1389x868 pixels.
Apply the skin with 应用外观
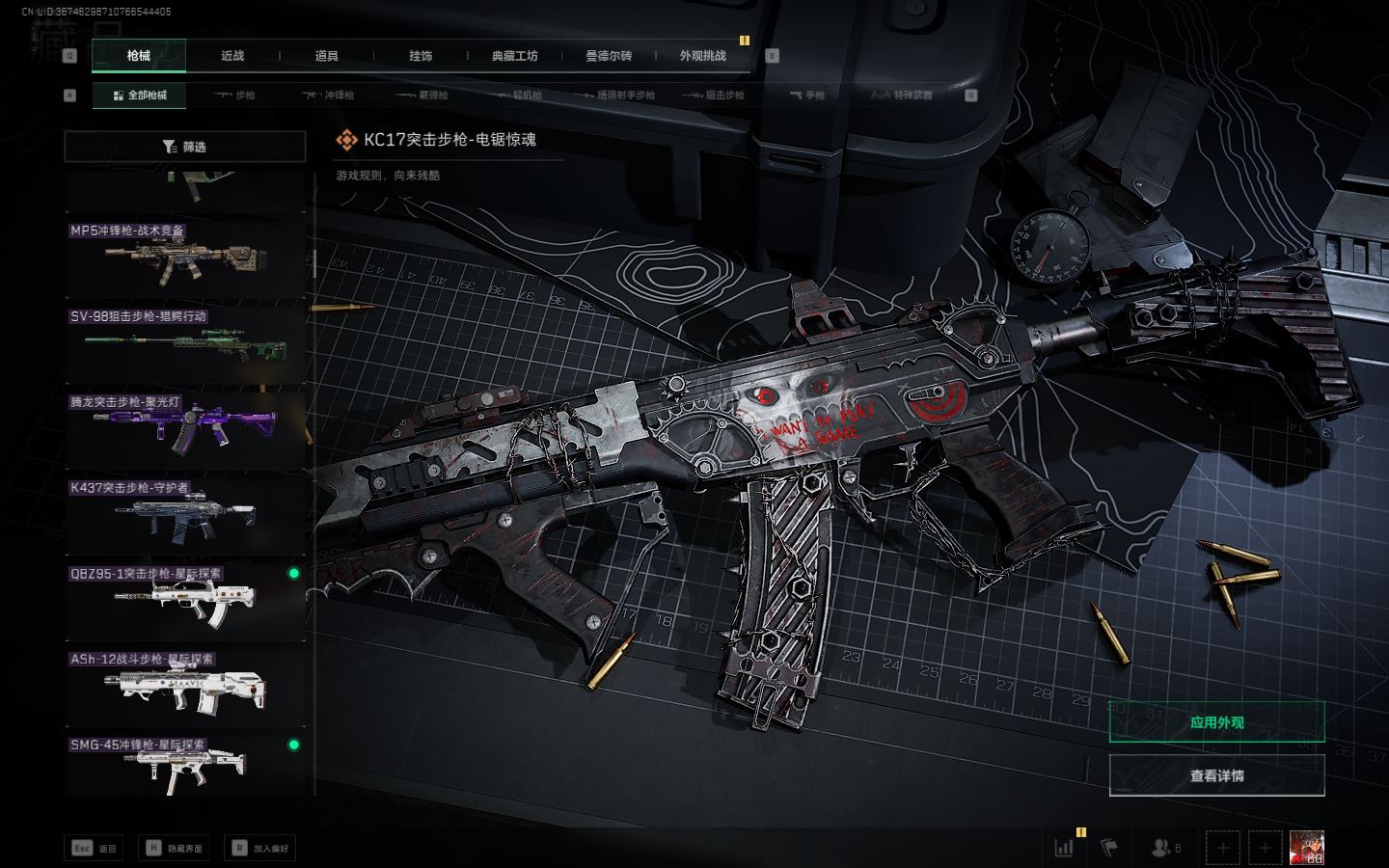1216,722
